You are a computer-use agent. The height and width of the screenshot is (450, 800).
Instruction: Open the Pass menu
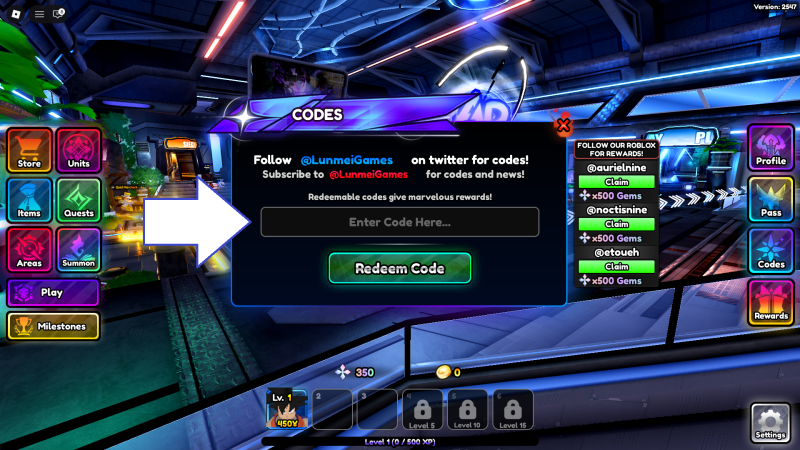coord(771,200)
